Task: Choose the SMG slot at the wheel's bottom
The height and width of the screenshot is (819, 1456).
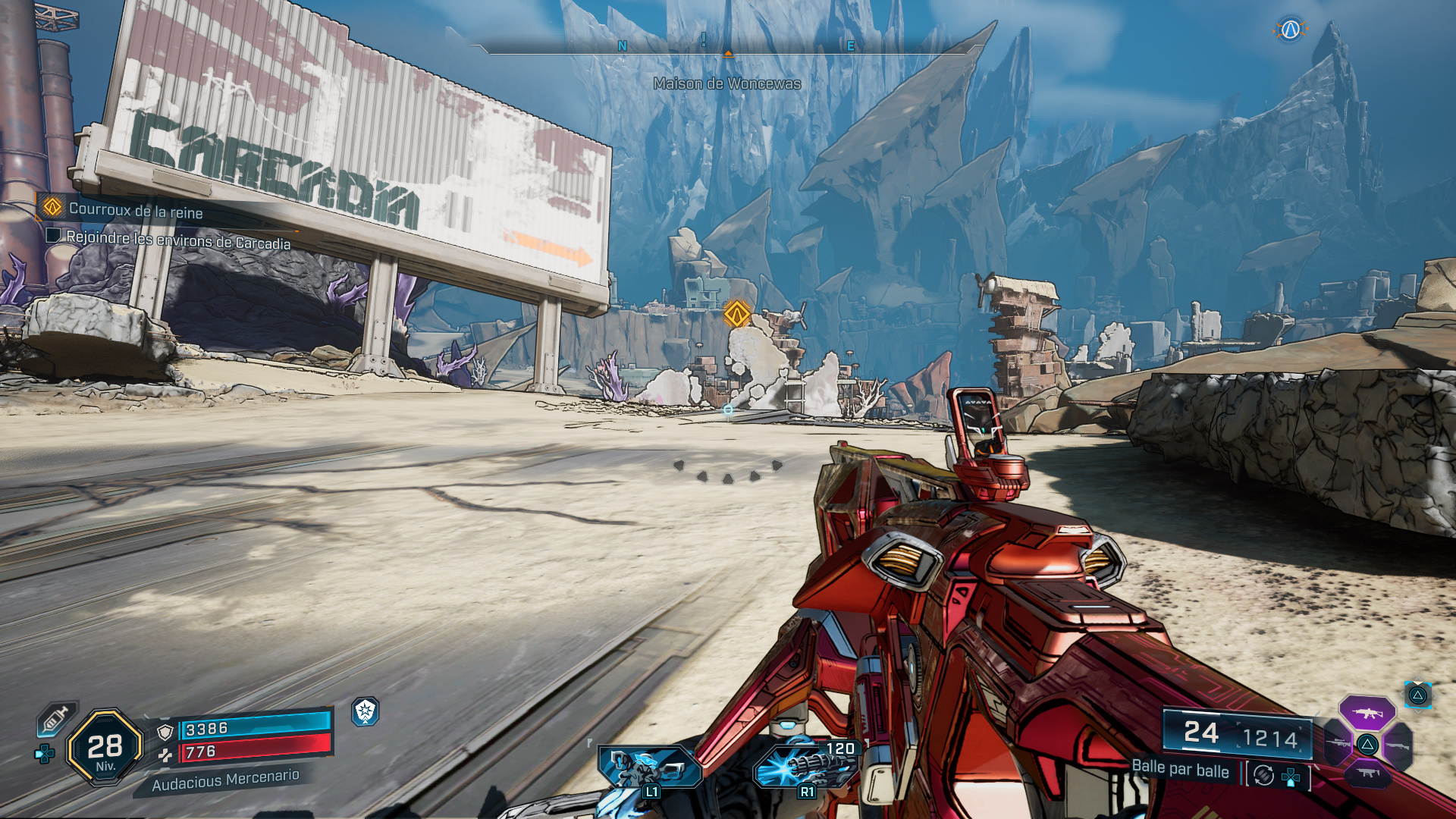Action: (x=1367, y=773)
